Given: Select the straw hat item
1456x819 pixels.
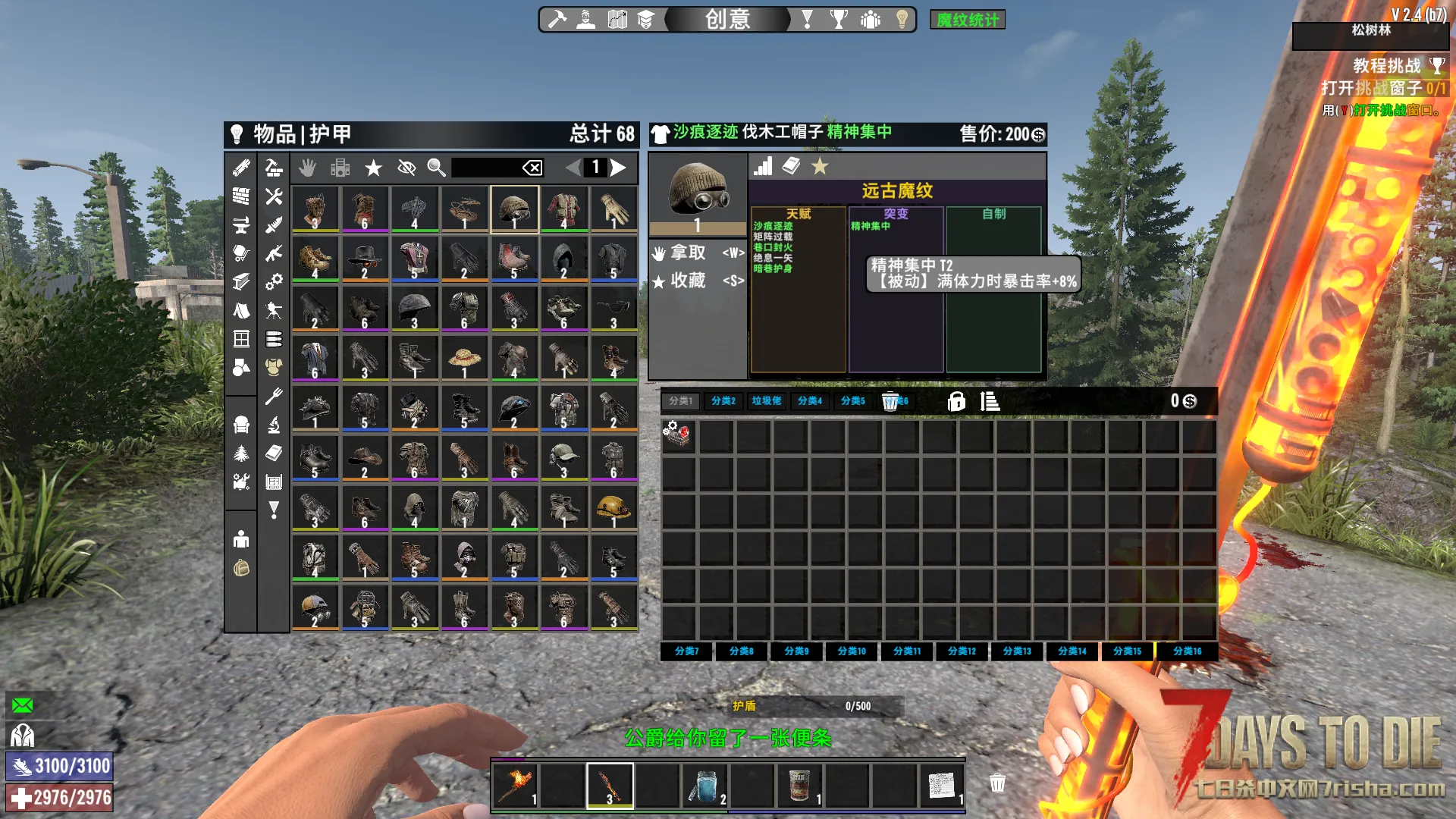Looking at the screenshot, I should (464, 359).
